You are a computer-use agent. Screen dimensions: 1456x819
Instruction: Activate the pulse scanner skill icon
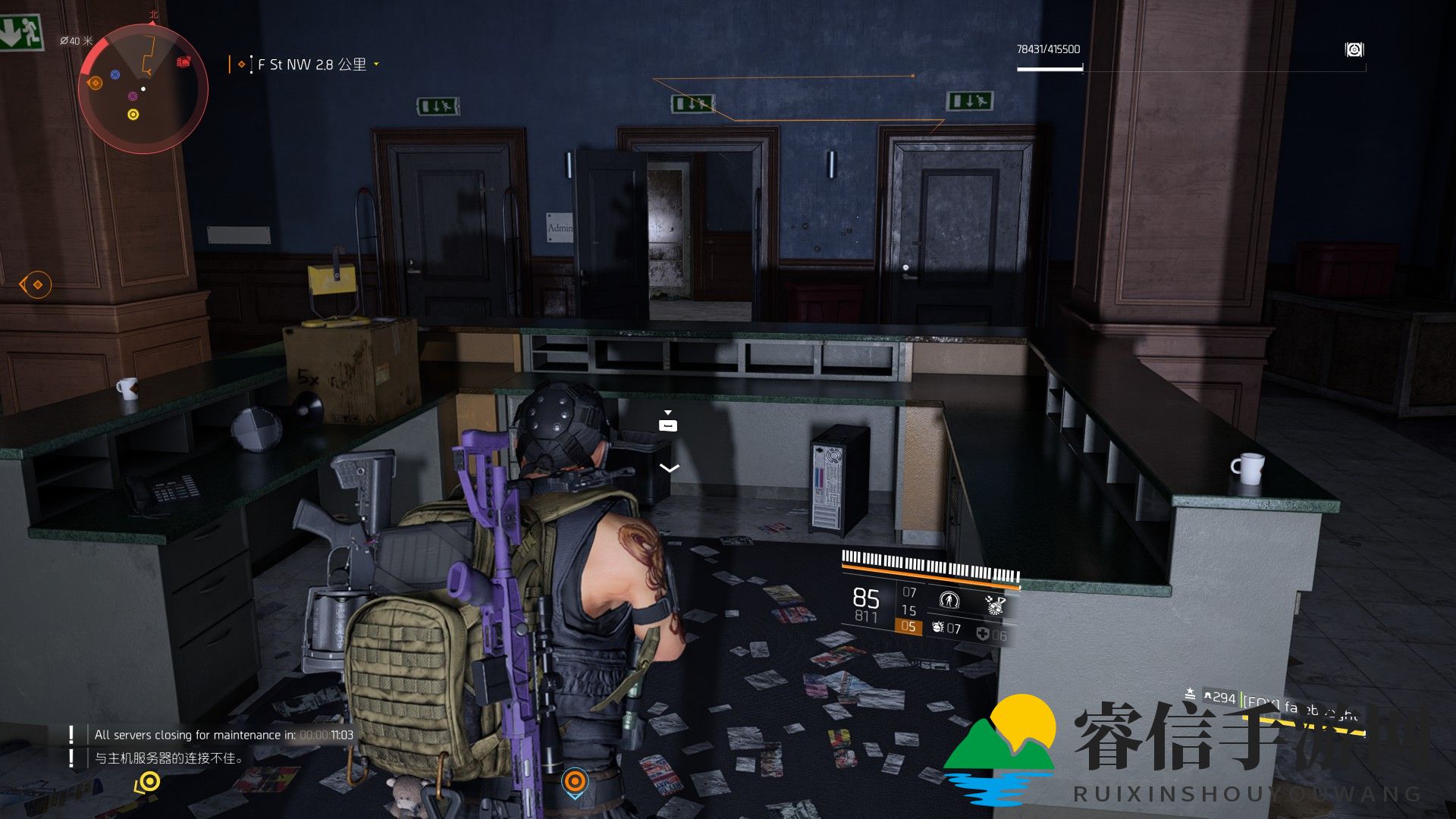click(948, 601)
